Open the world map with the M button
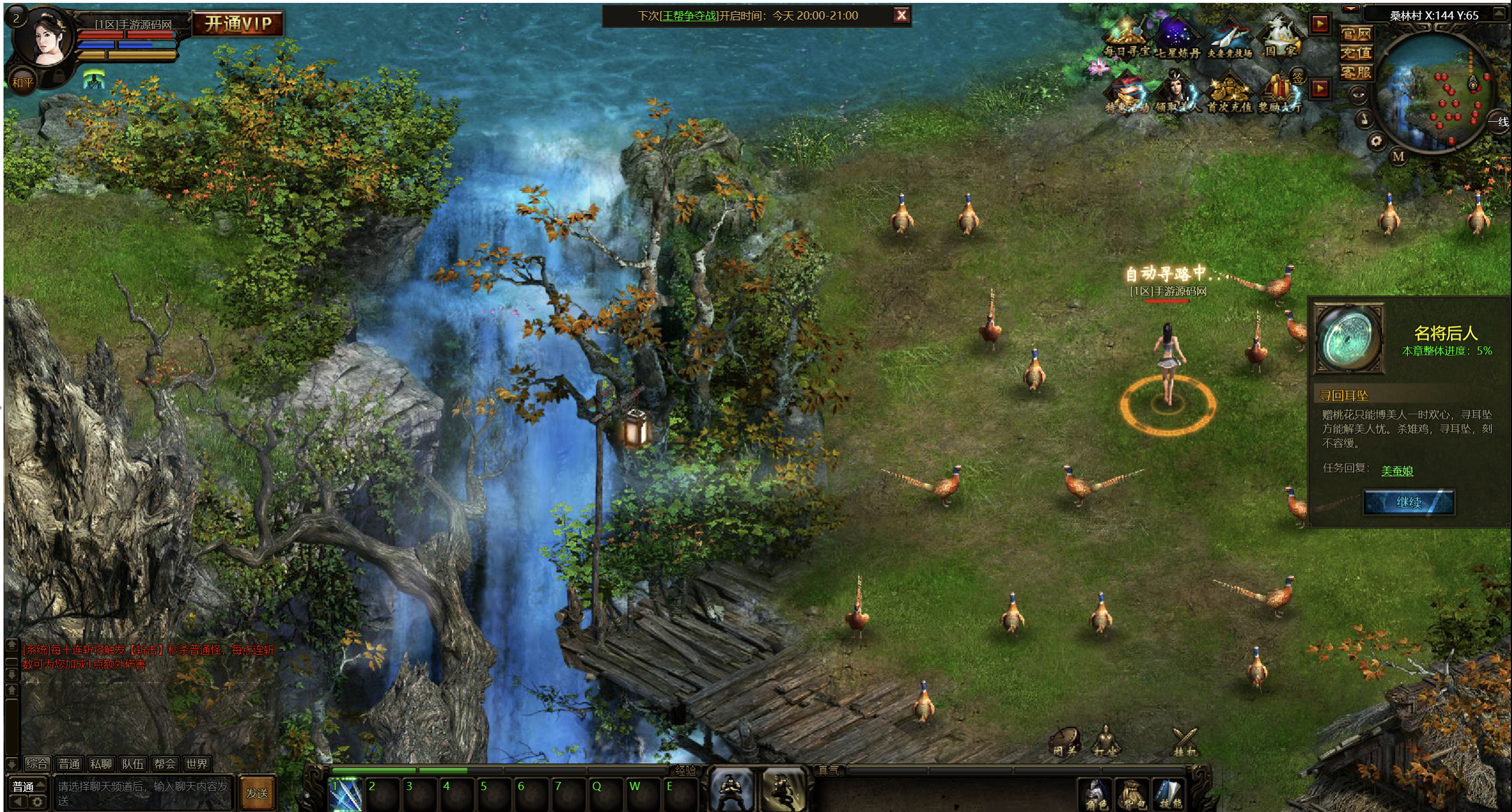The image size is (1512, 812). [1398, 156]
